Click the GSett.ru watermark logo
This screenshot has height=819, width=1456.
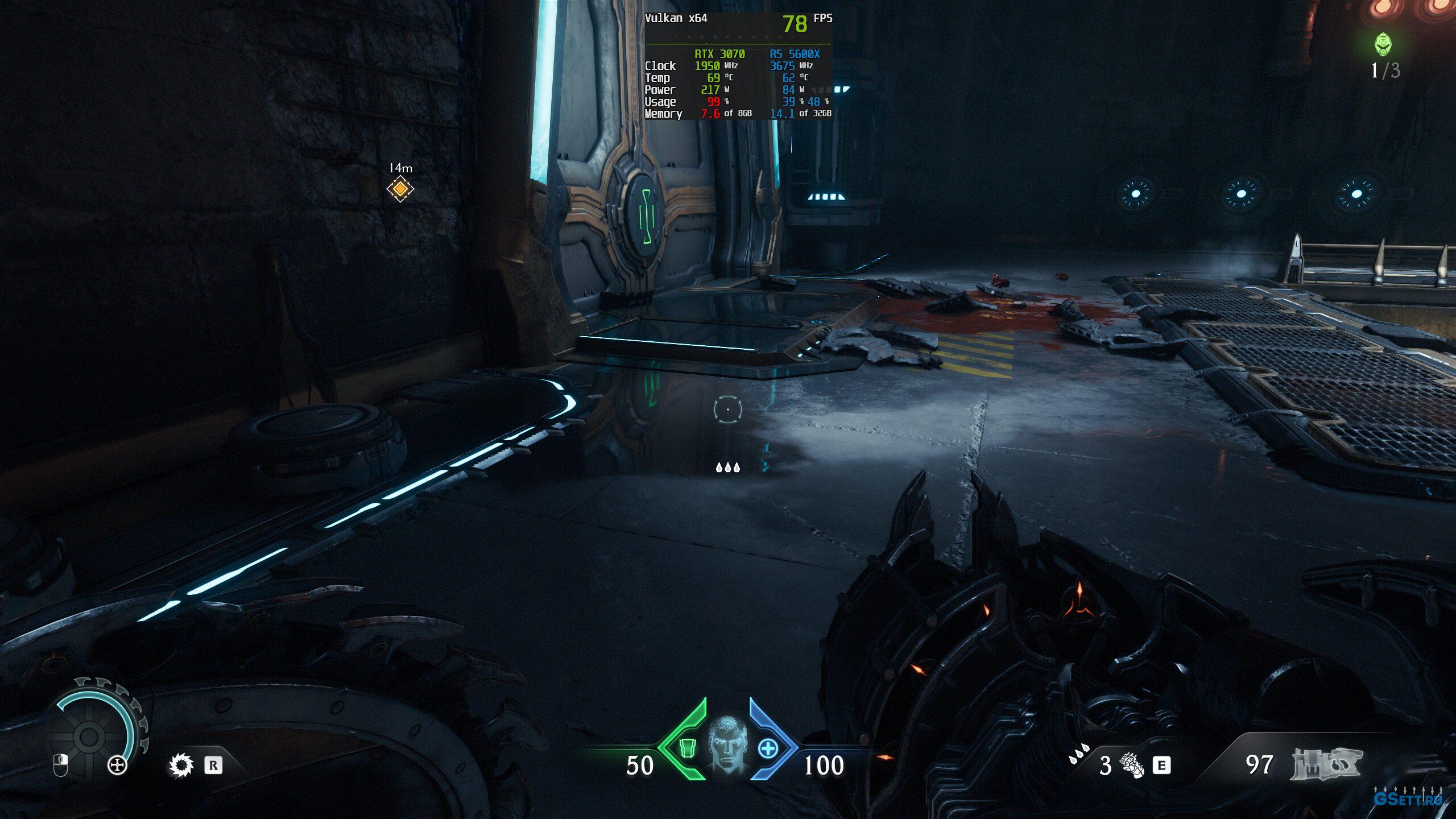[x=1408, y=798]
